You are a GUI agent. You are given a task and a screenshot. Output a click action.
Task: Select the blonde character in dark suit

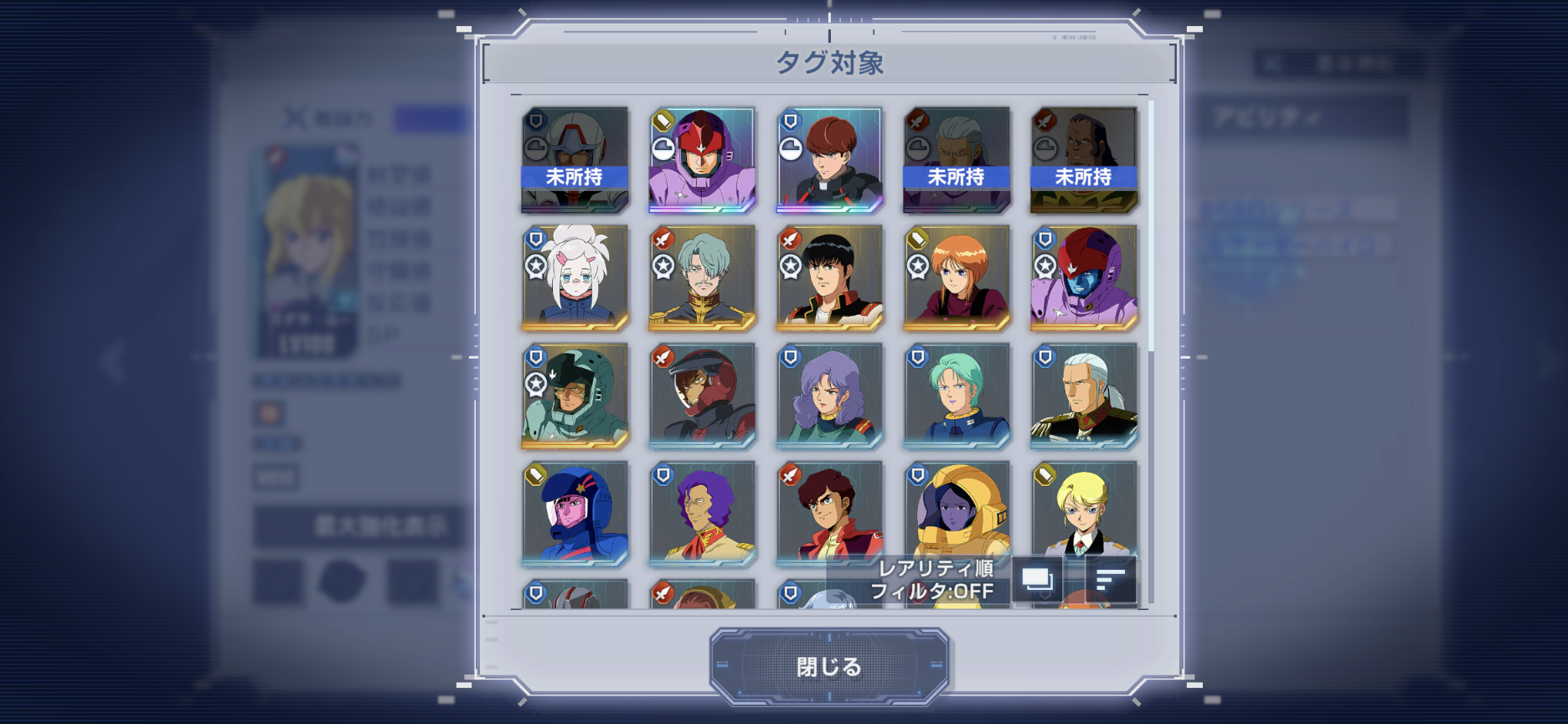coord(1084,507)
